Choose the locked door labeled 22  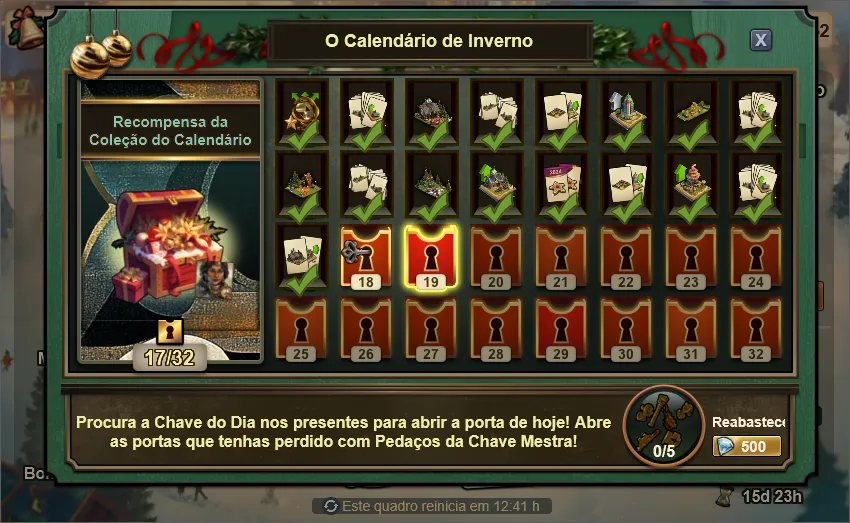626,254
